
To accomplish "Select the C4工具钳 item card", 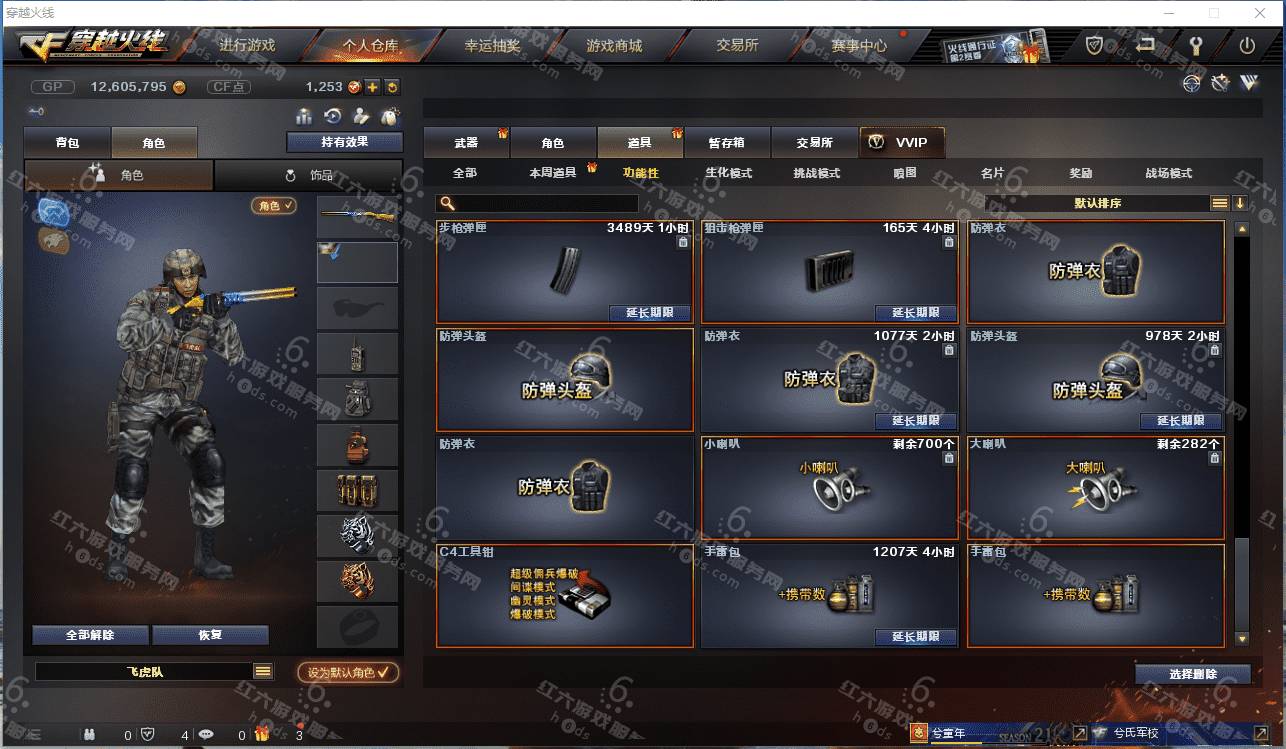I will 565,595.
